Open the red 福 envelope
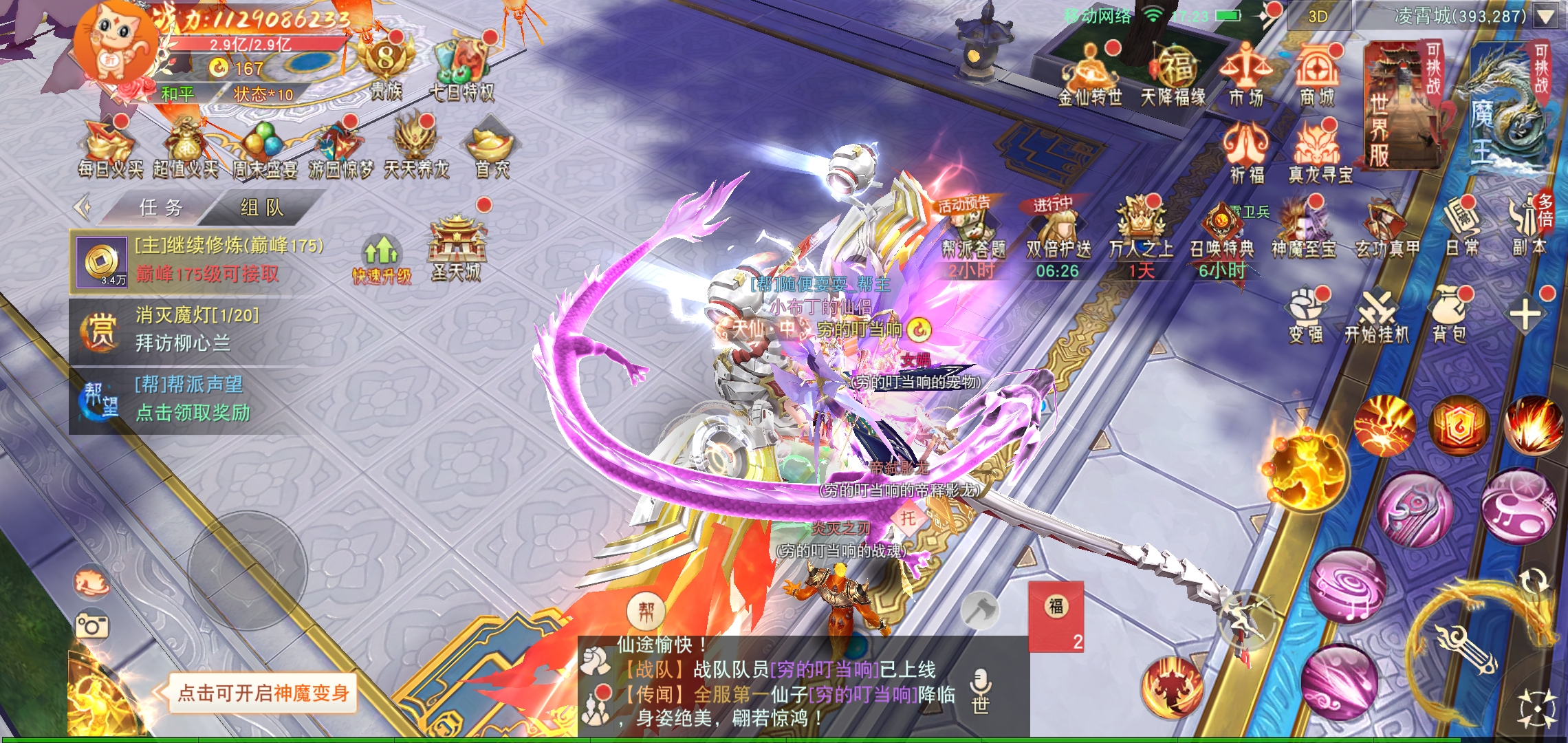The image size is (1568, 743). tap(1056, 616)
